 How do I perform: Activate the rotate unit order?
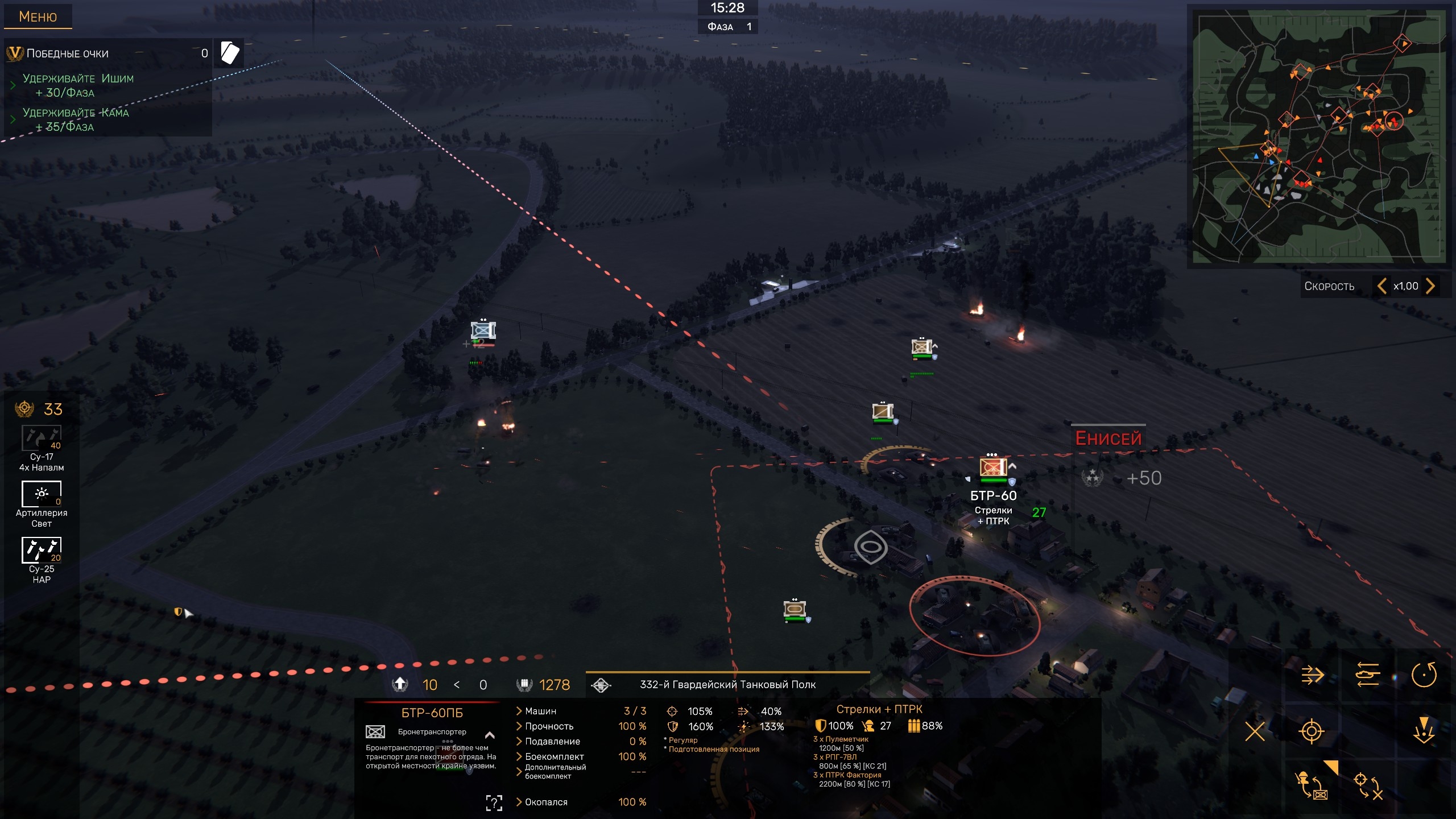point(1424,675)
